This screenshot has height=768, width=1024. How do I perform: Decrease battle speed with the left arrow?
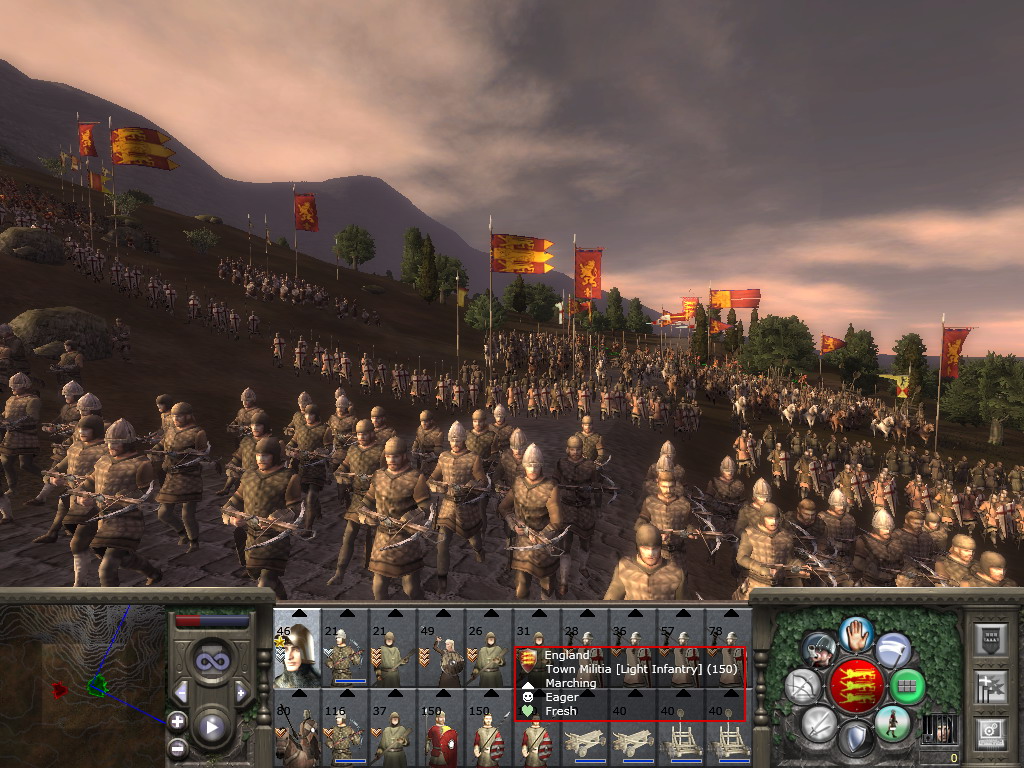coord(182,691)
